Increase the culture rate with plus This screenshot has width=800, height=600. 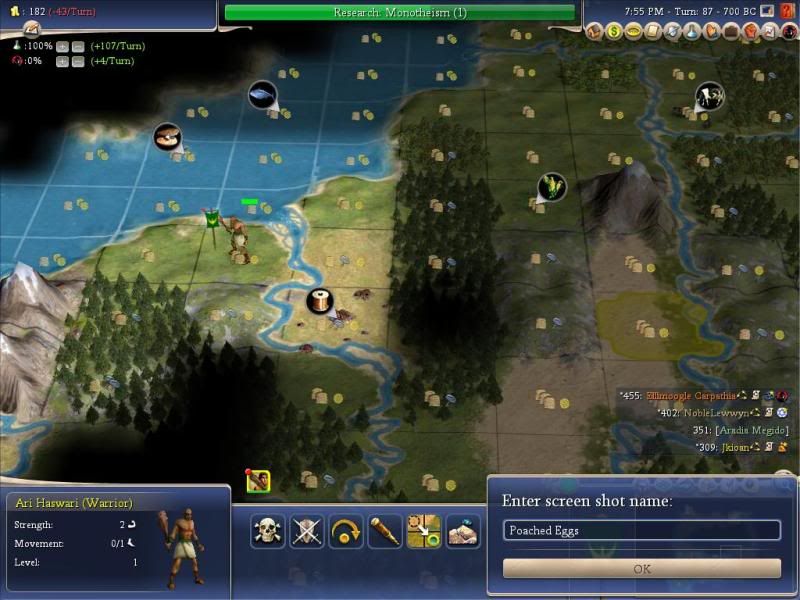62,61
